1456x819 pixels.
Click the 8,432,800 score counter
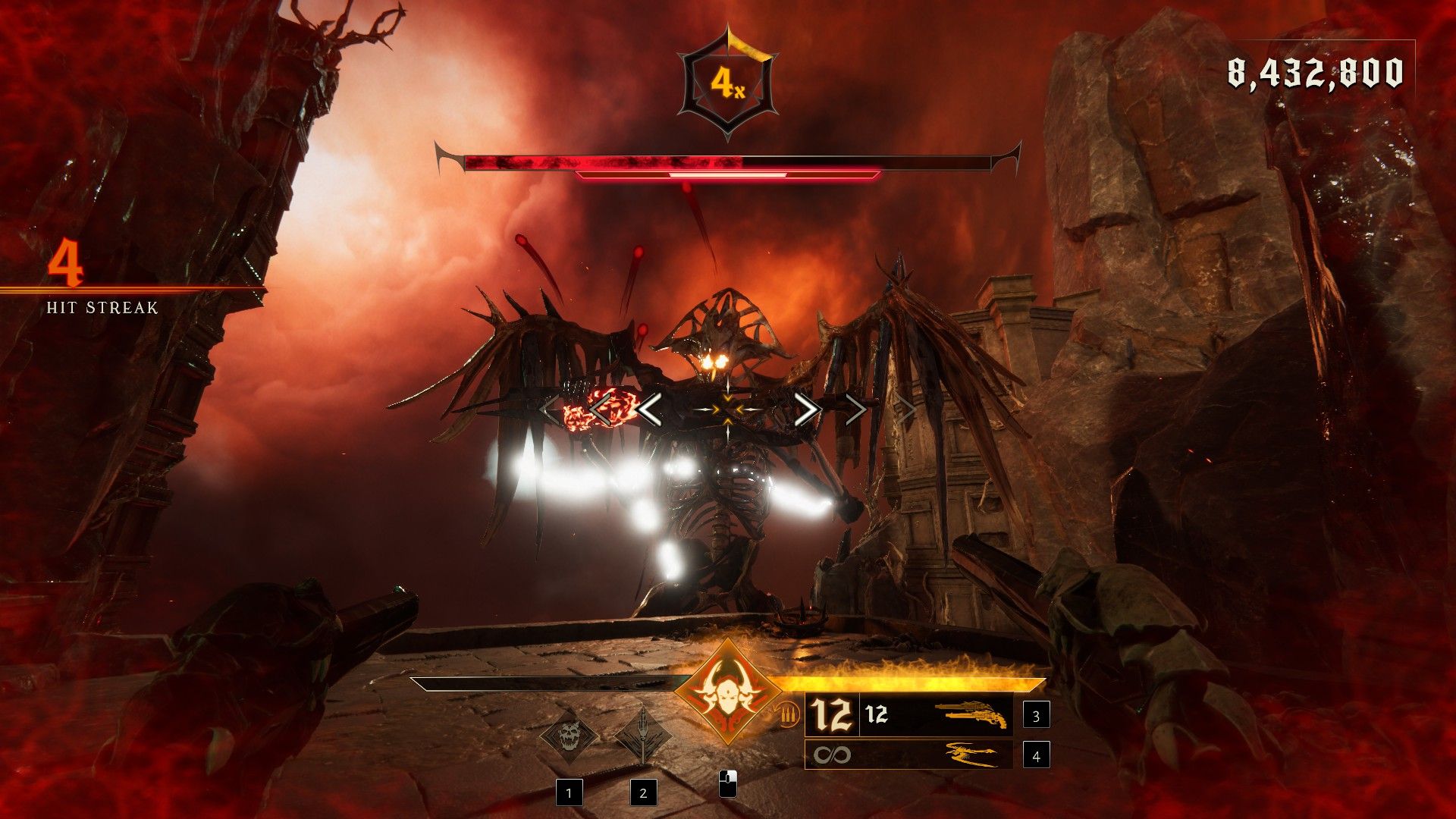[x=1316, y=73]
